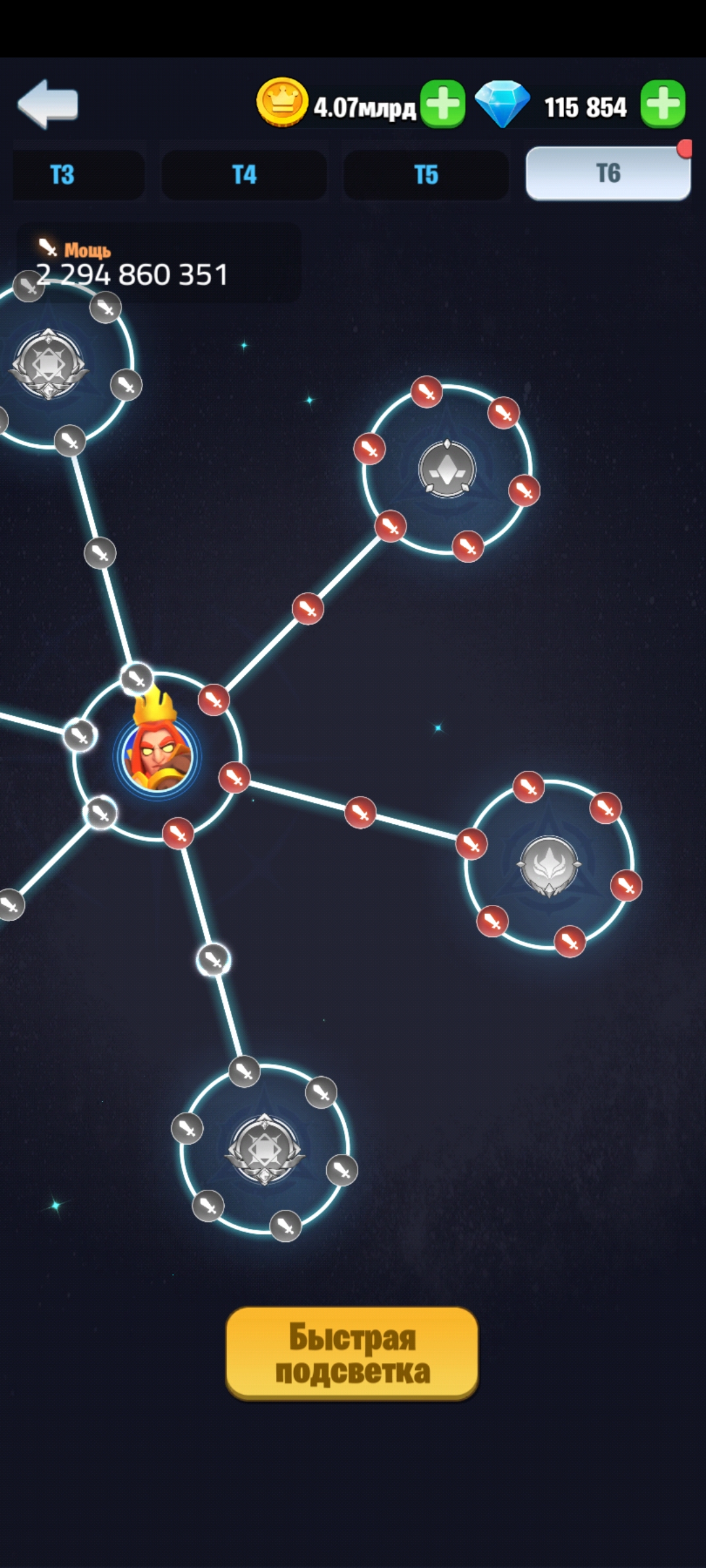Open the T4 tier tab
706x1568 pixels.
click(244, 174)
